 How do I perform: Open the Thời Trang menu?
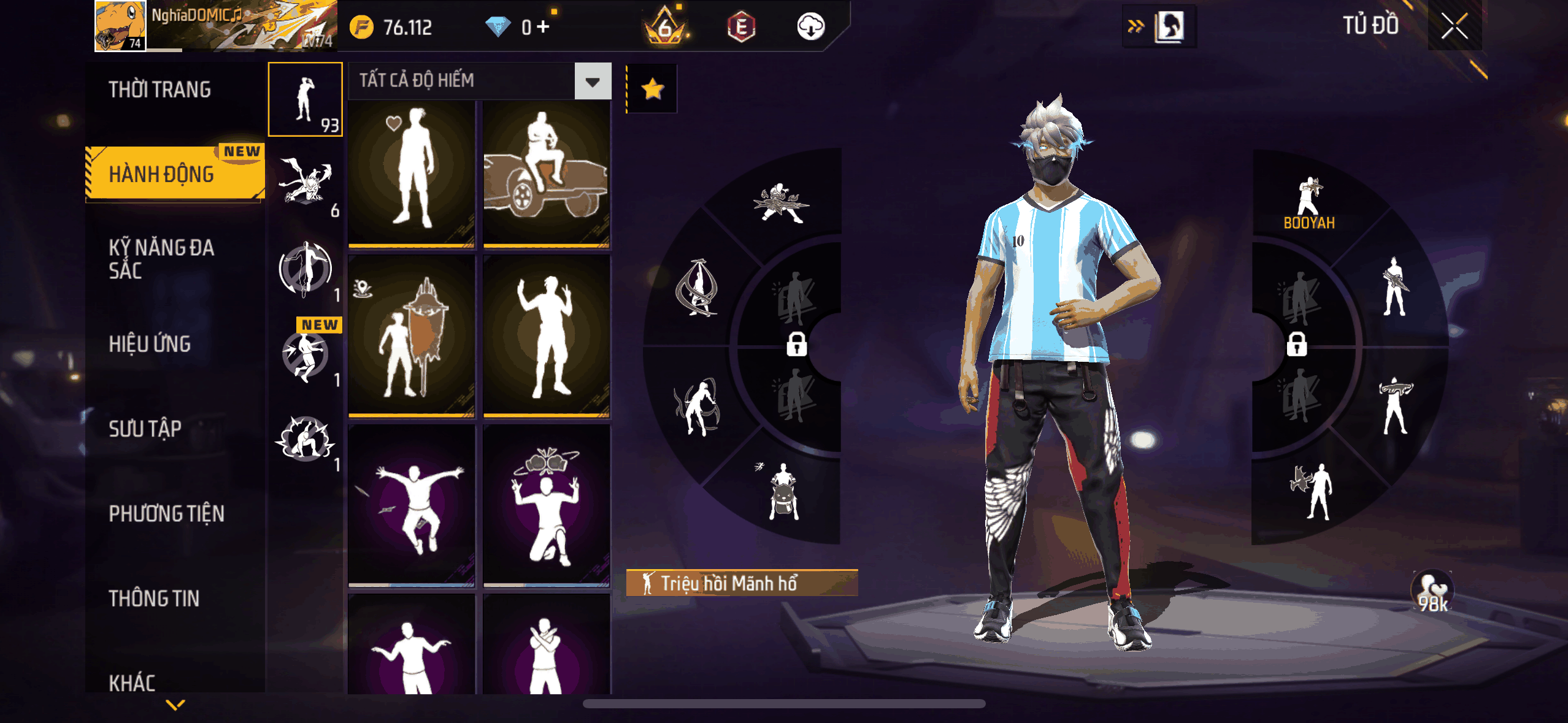click(159, 90)
